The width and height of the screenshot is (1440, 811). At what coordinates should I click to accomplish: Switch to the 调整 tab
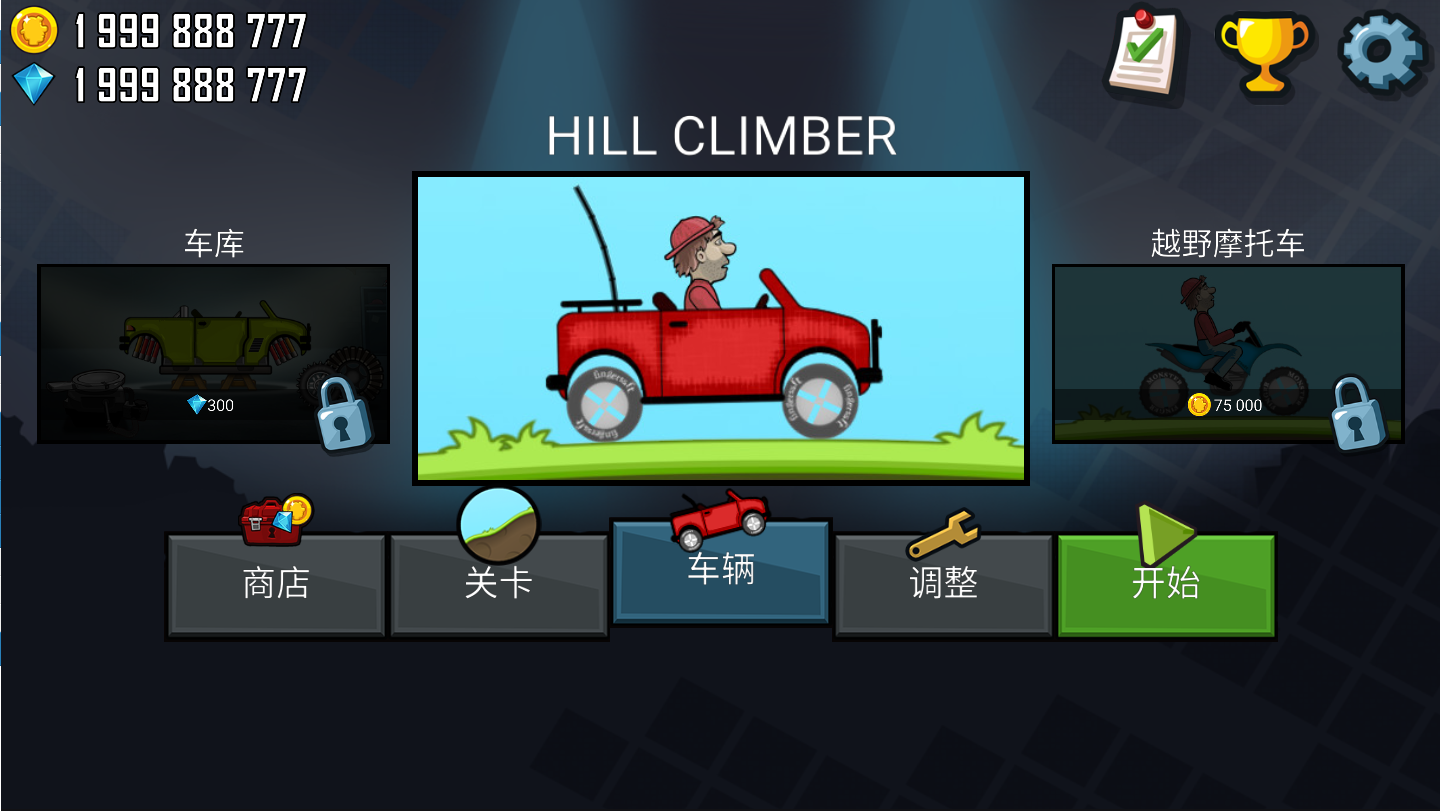943,588
